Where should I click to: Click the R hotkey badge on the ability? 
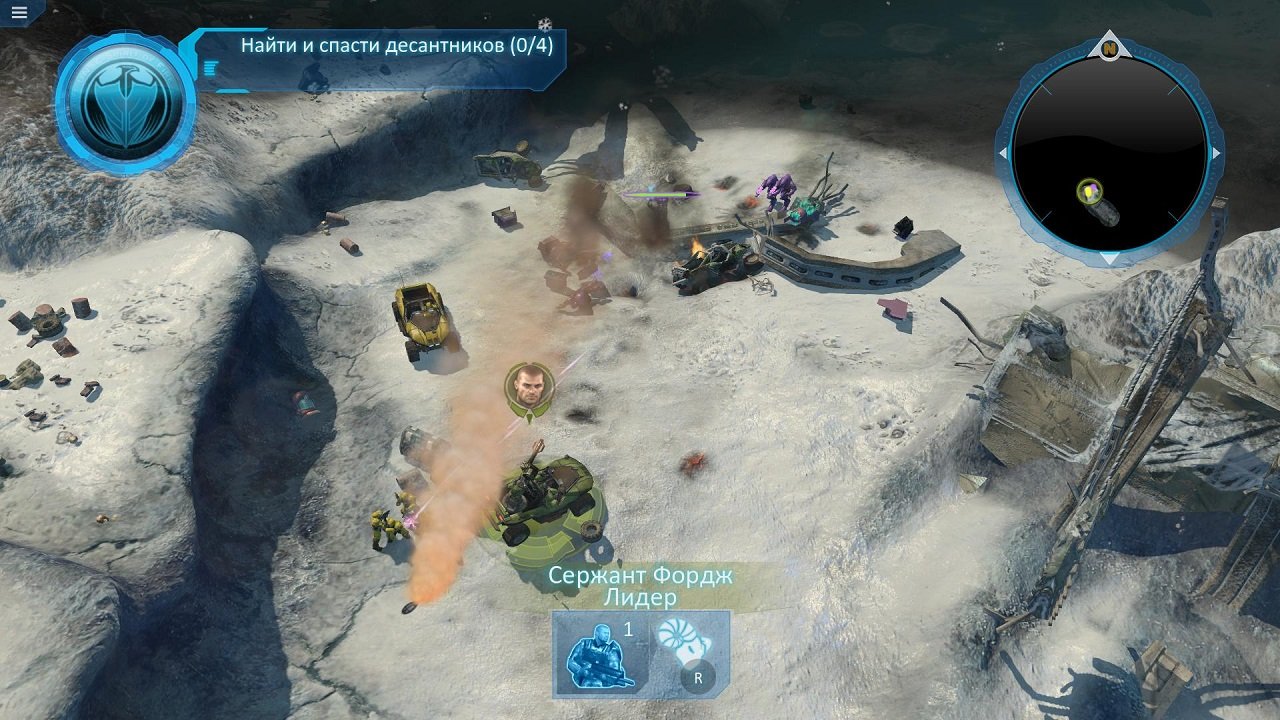700,678
